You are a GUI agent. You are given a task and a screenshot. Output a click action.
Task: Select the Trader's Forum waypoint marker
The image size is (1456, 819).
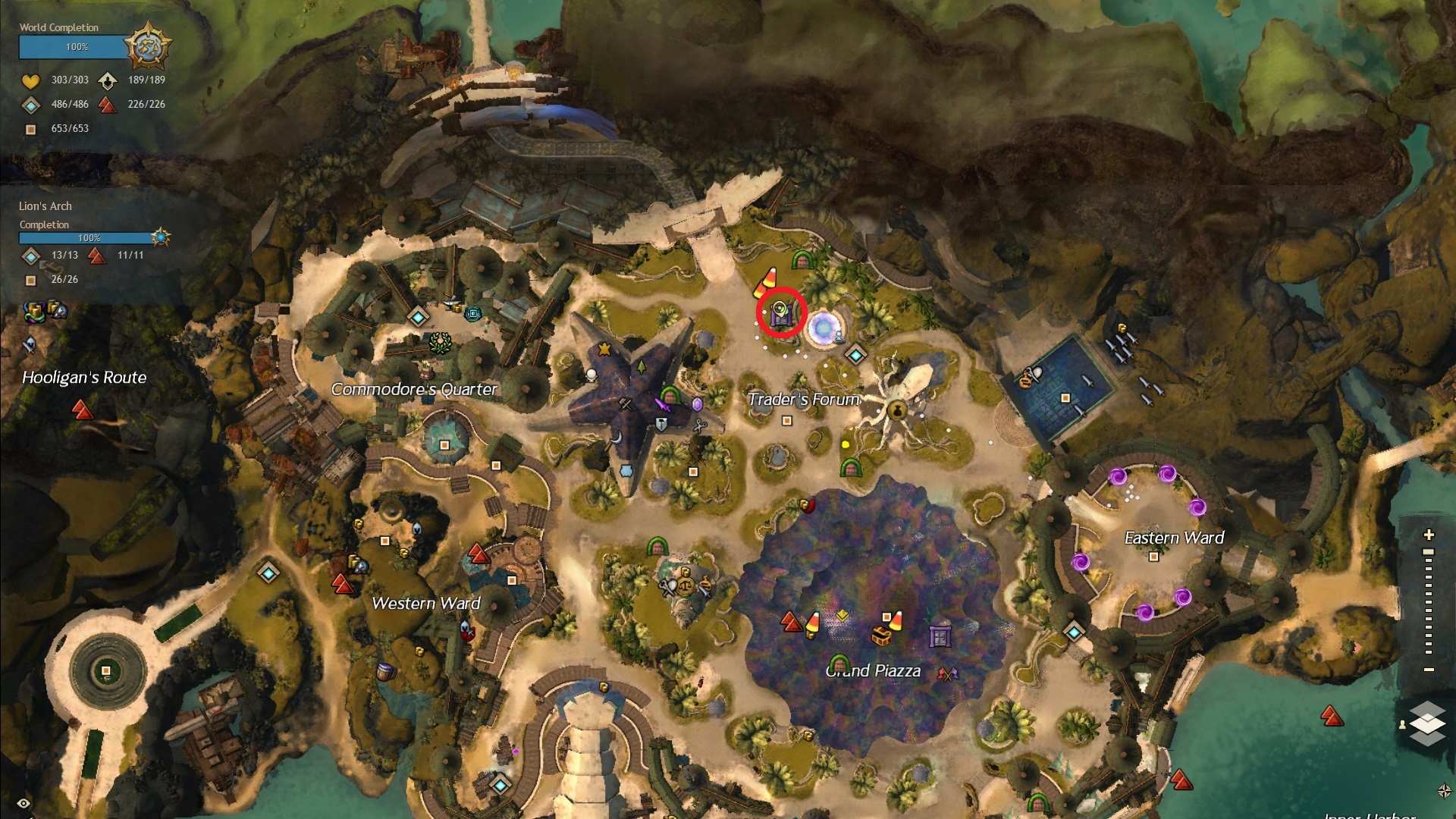pyautogui.click(x=856, y=354)
